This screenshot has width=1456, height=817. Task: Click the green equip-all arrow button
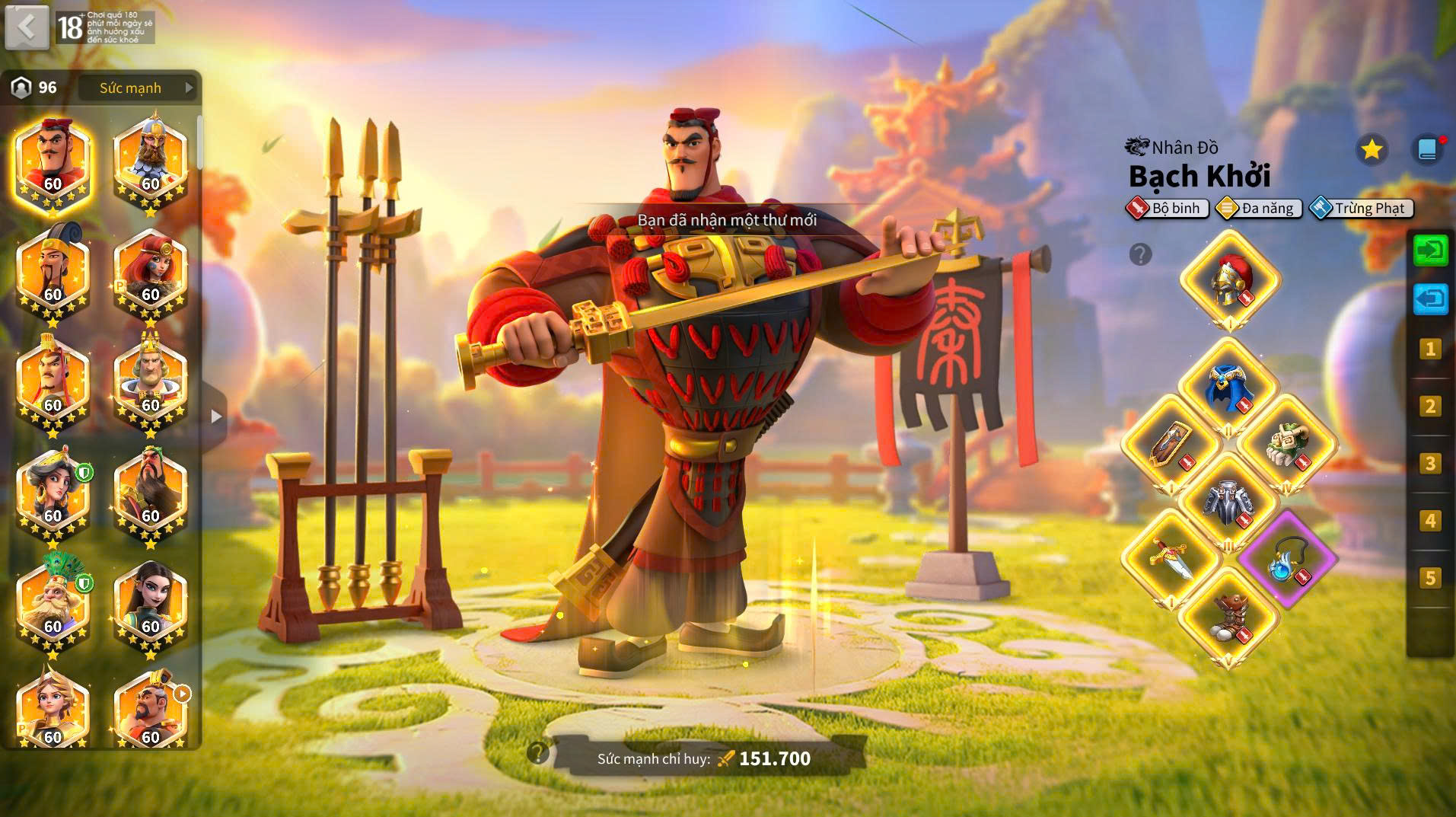pyautogui.click(x=1430, y=251)
